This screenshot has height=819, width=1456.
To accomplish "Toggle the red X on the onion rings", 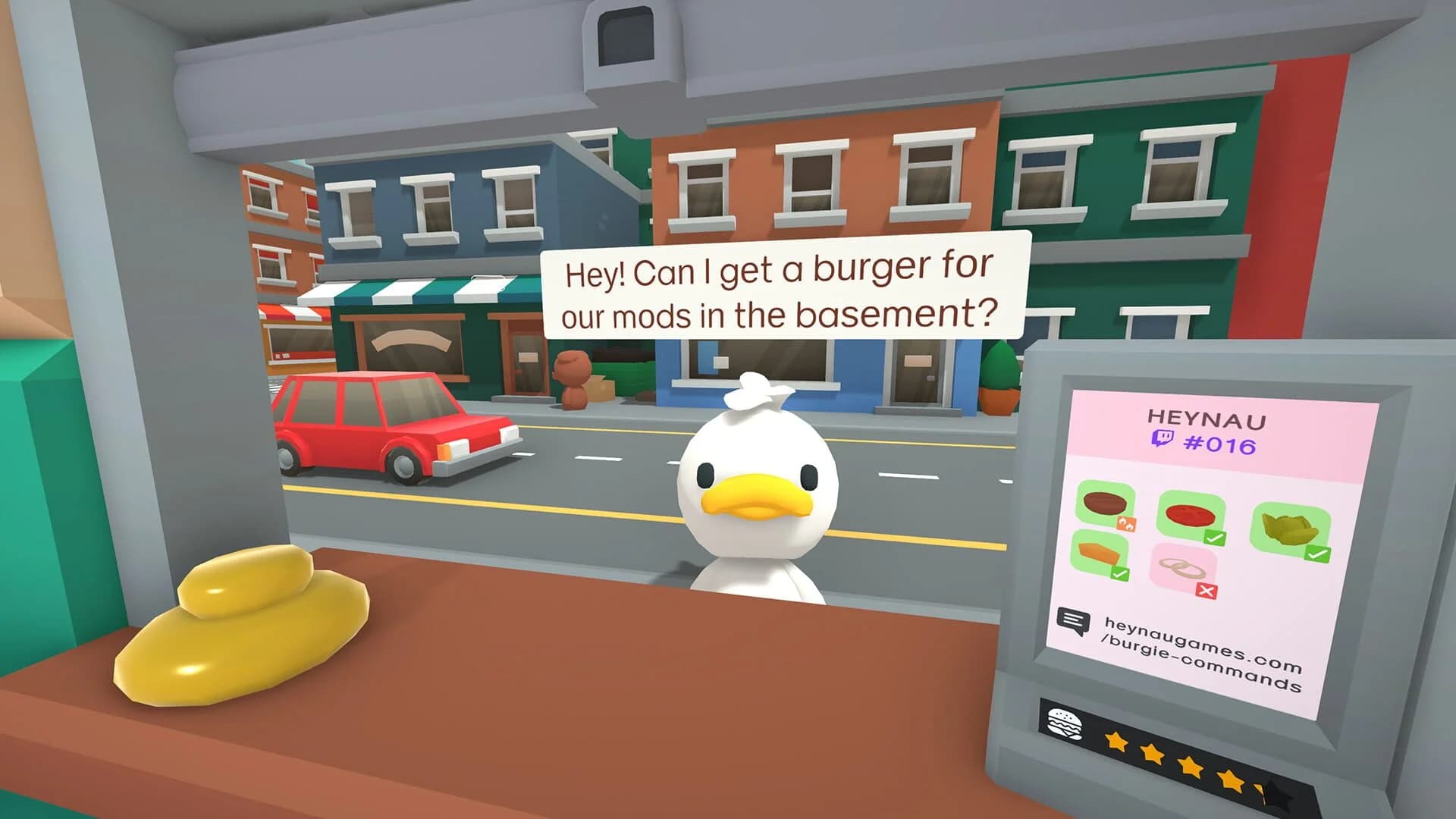I will pos(1206,590).
